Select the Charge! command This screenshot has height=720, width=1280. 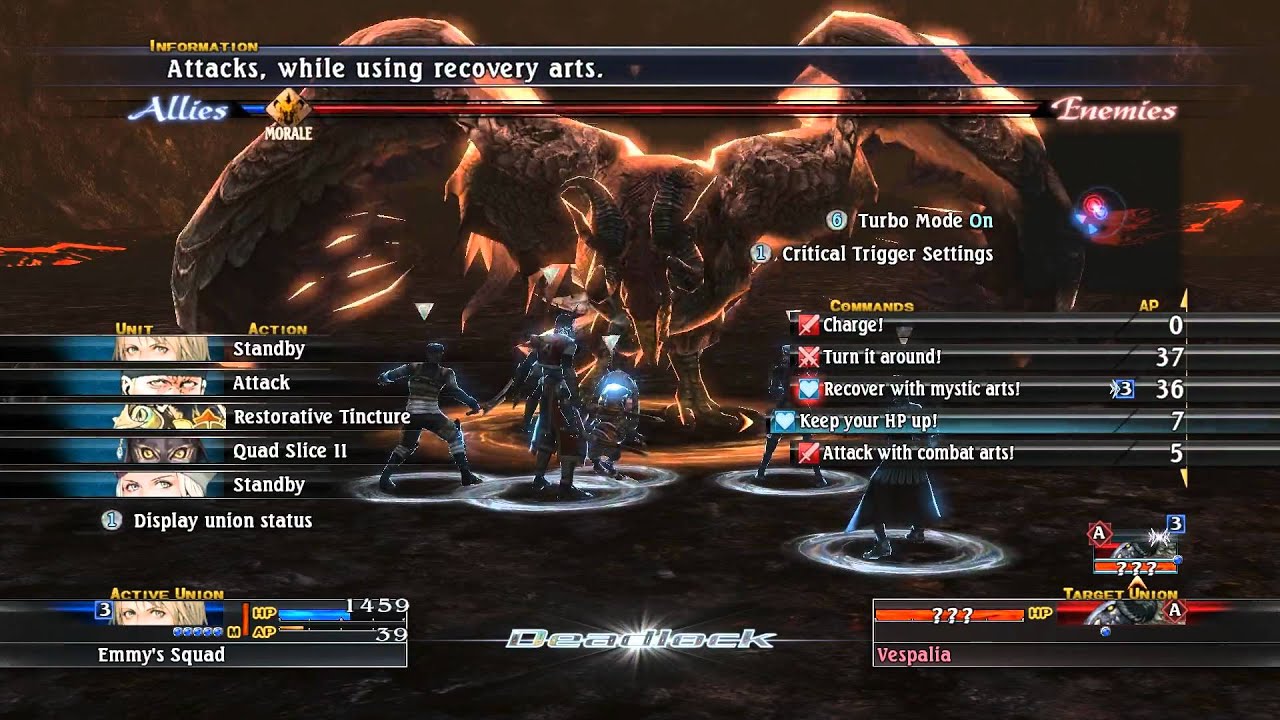point(853,325)
